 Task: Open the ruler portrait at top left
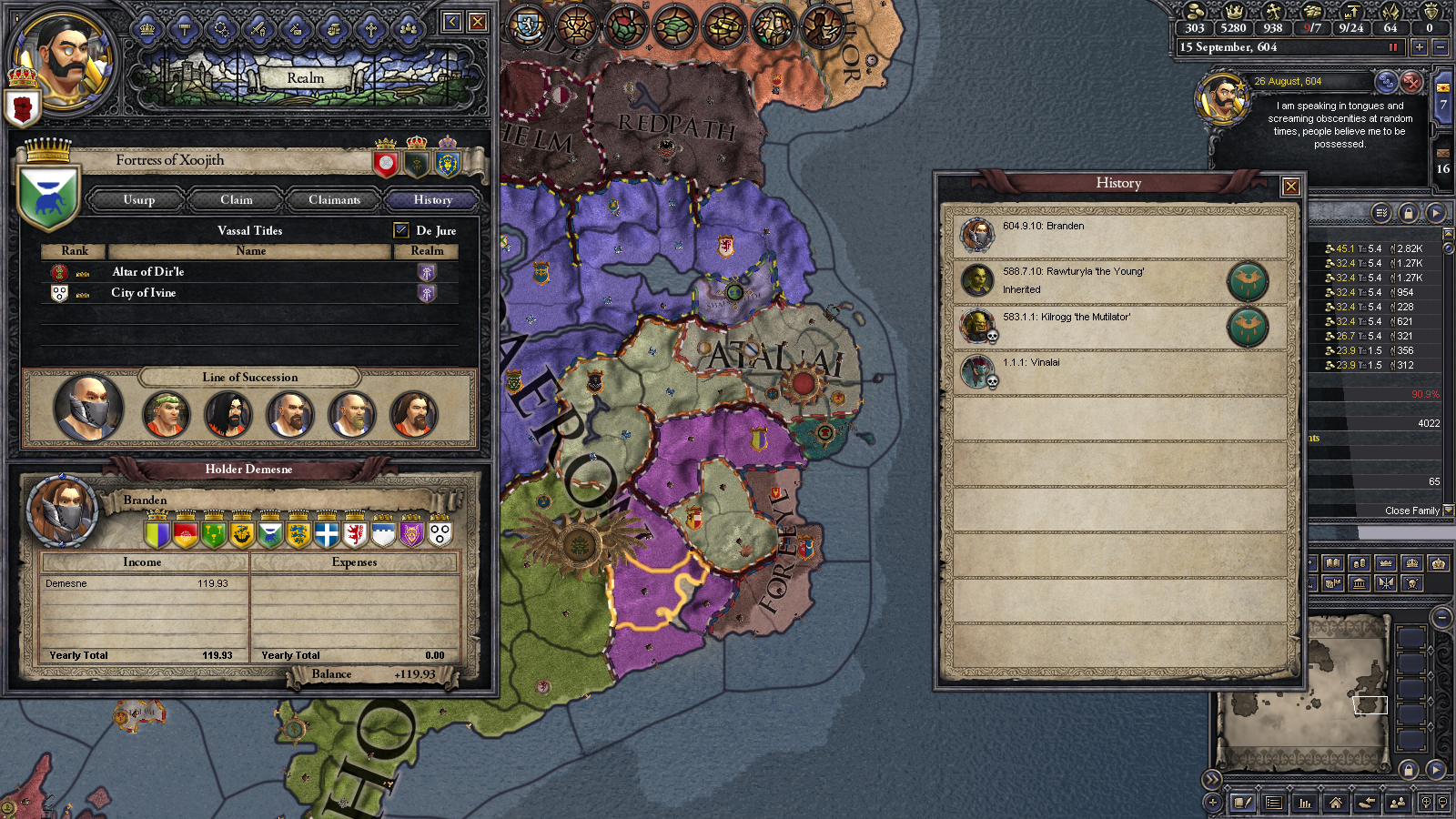click(66, 60)
